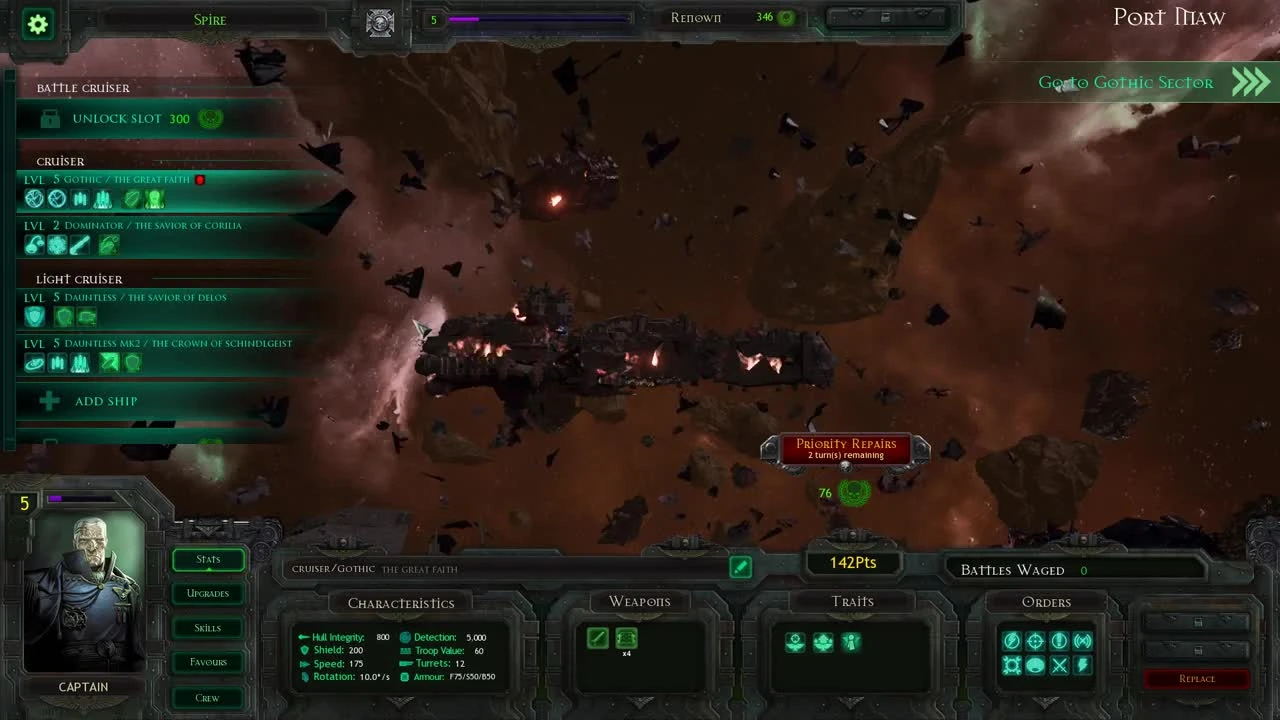1280x720 pixels.
Task: Toggle the crossed-swords boarding order
Action: [x=1058, y=665]
